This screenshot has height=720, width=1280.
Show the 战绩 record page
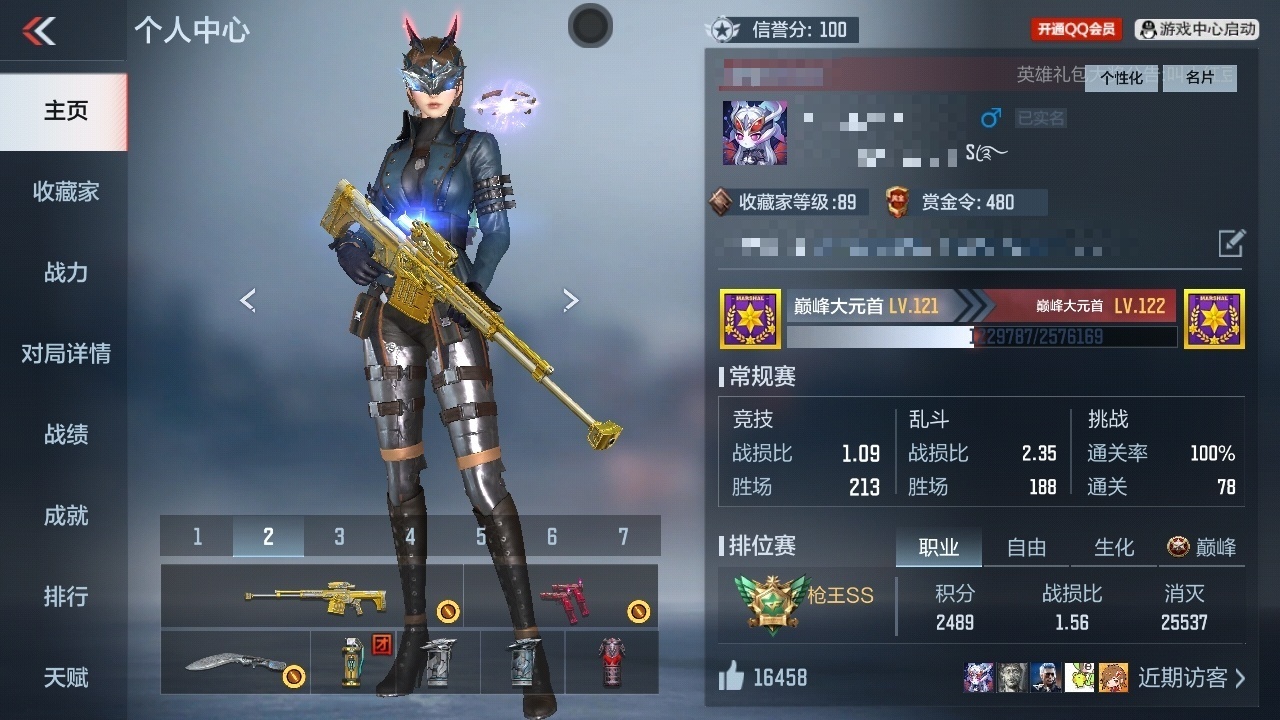click(65, 435)
